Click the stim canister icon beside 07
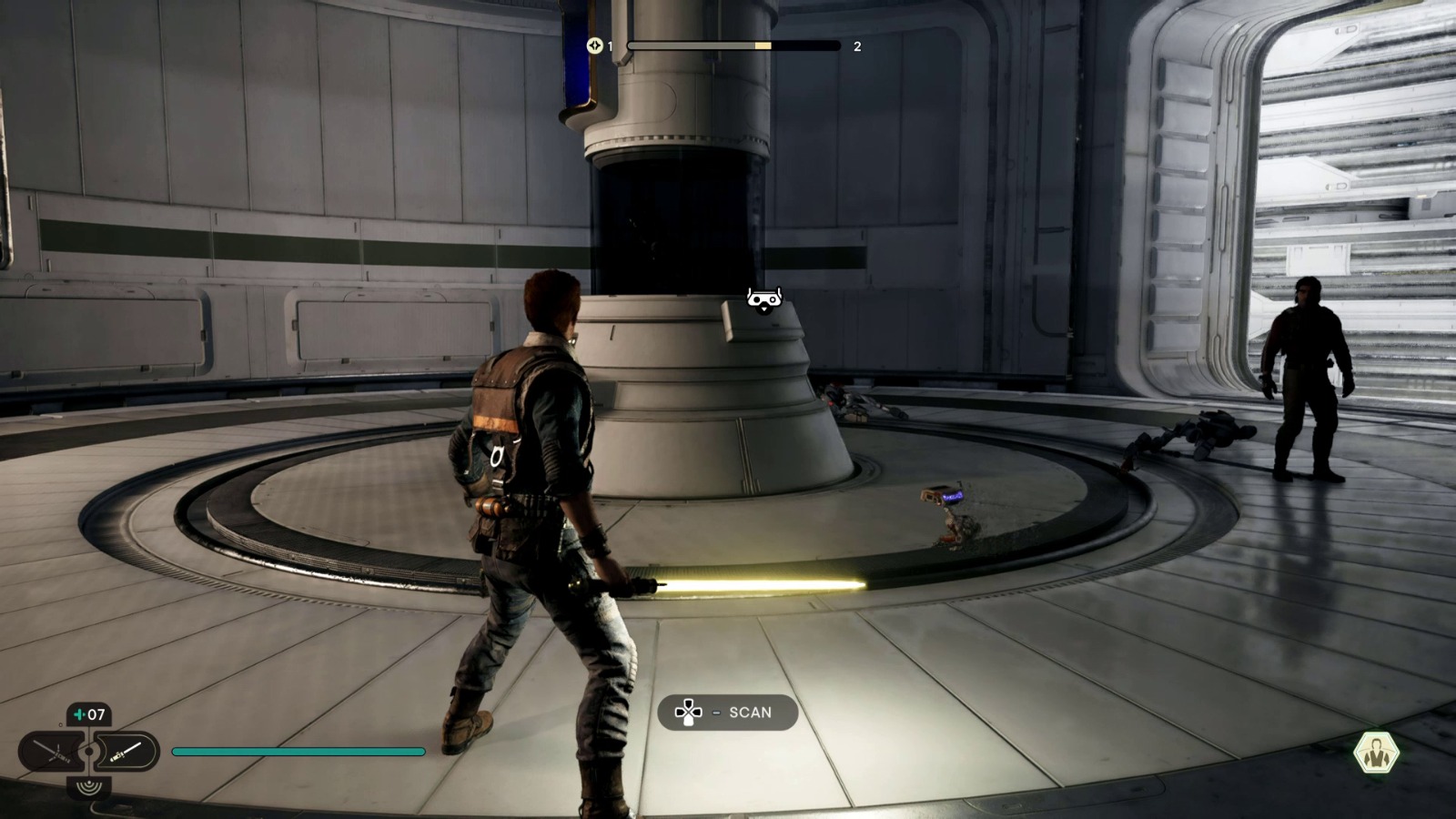The width and height of the screenshot is (1456, 819). 80,713
